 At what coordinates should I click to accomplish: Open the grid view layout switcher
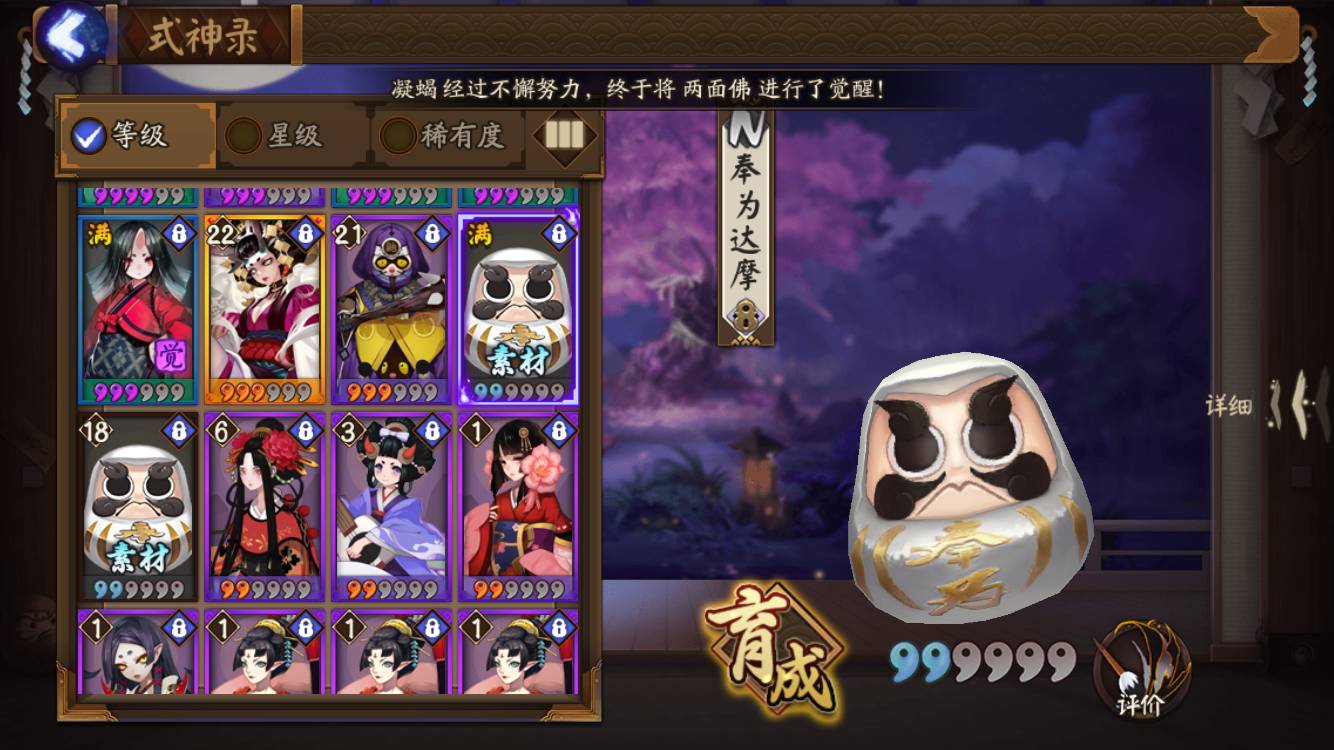click(563, 137)
